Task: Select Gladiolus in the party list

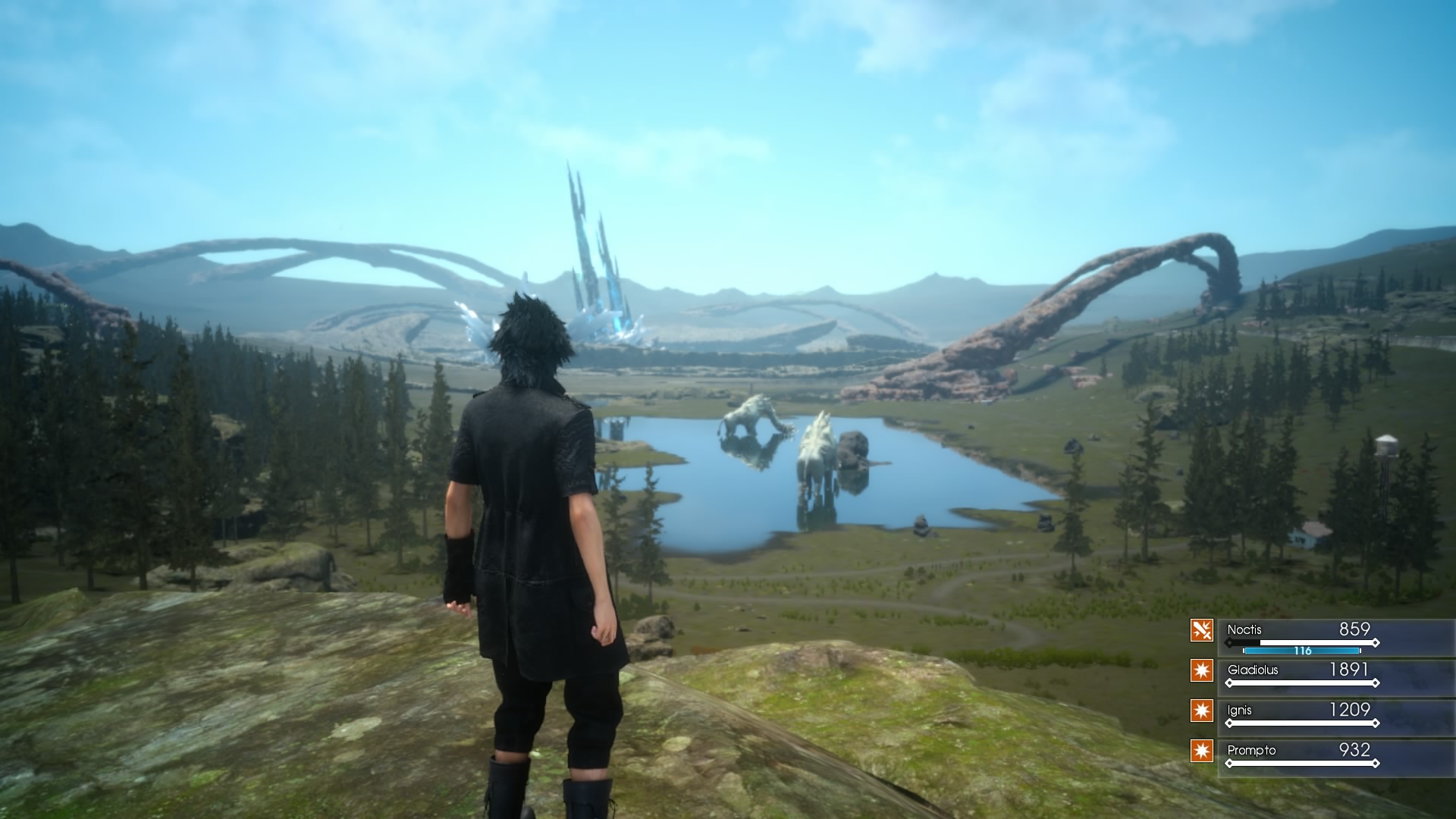Action: coord(1252,670)
